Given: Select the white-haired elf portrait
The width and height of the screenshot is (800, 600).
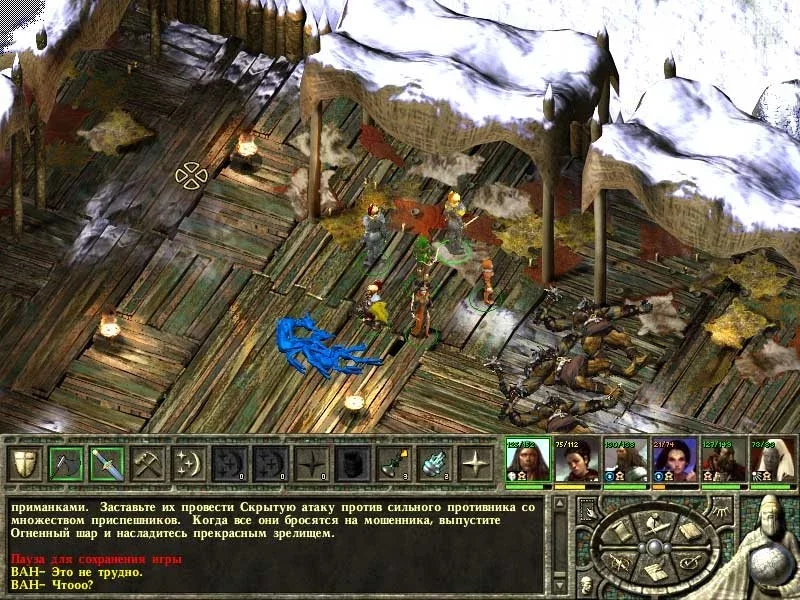Looking at the screenshot, I should (x=772, y=460).
